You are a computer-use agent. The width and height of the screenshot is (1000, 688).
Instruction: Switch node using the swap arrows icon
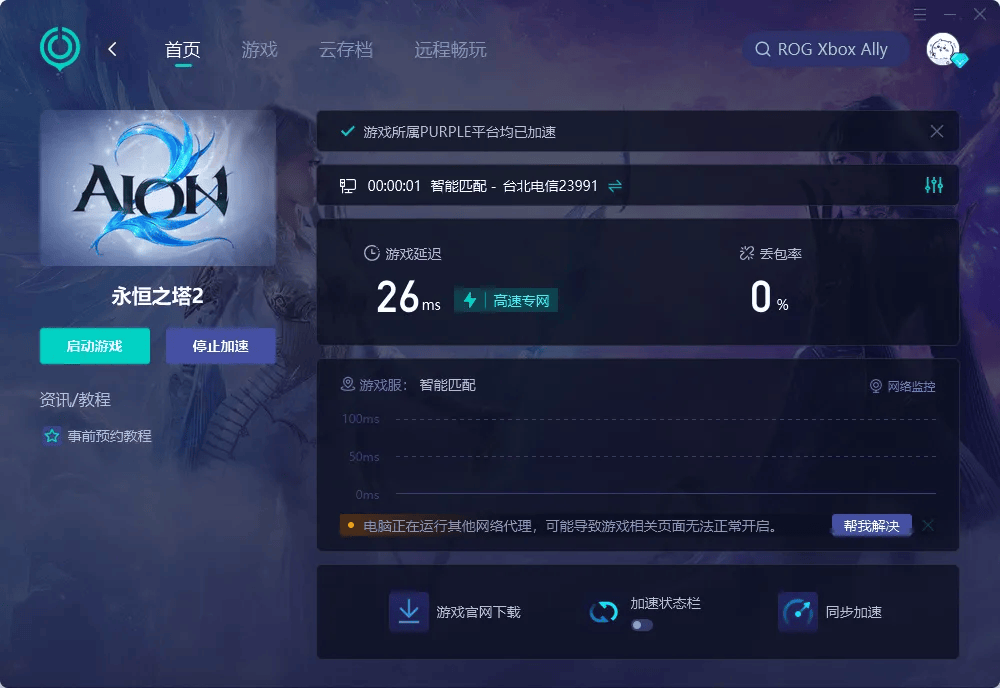tap(615, 185)
